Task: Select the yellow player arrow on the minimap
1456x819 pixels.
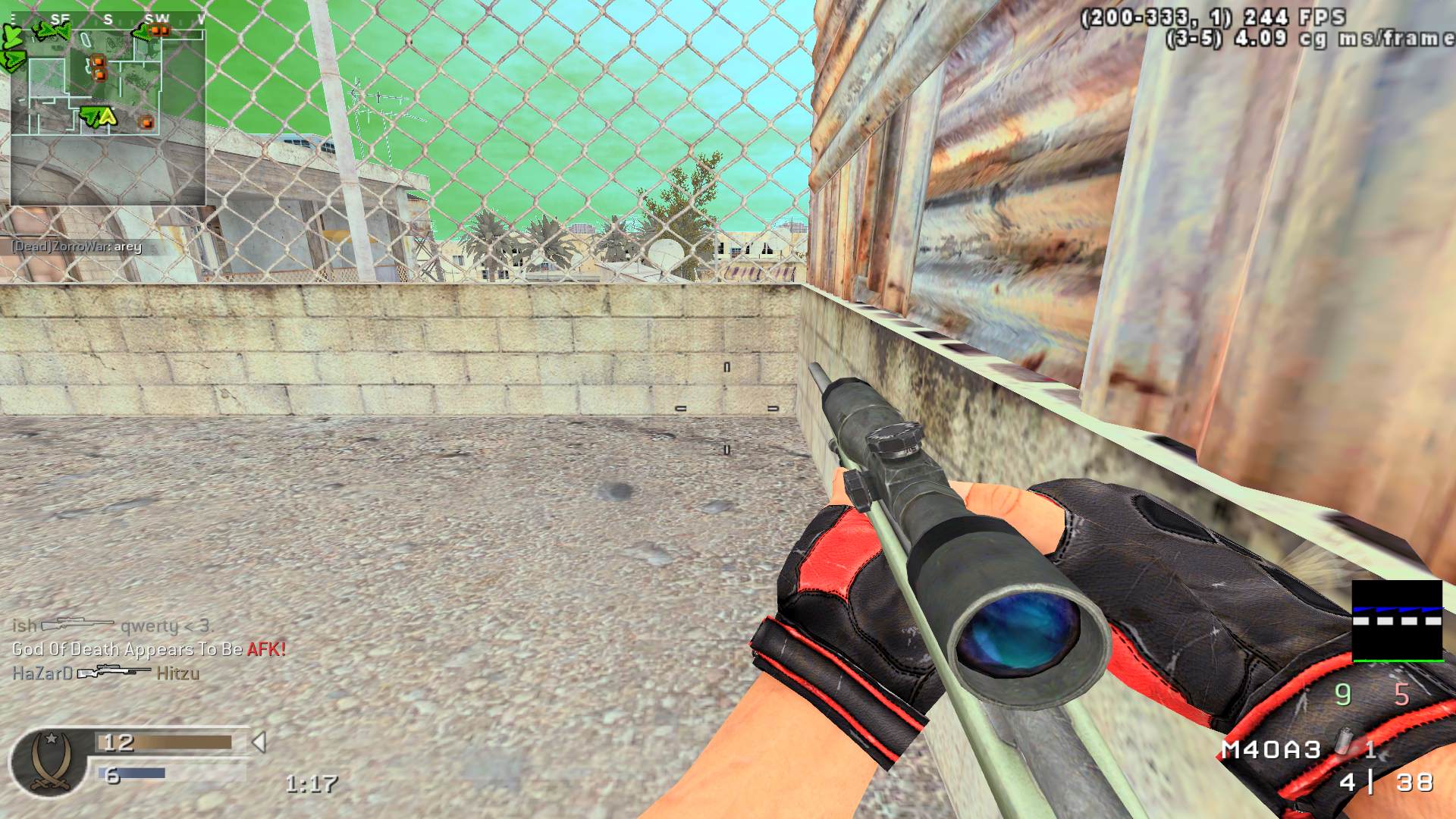Action: click(x=107, y=115)
